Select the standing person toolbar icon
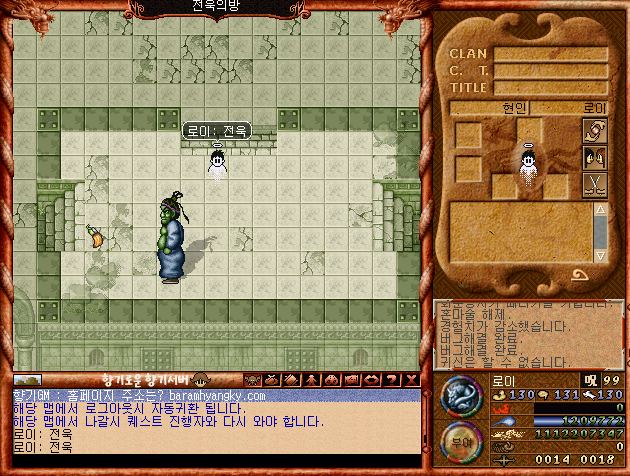 point(311,380)
